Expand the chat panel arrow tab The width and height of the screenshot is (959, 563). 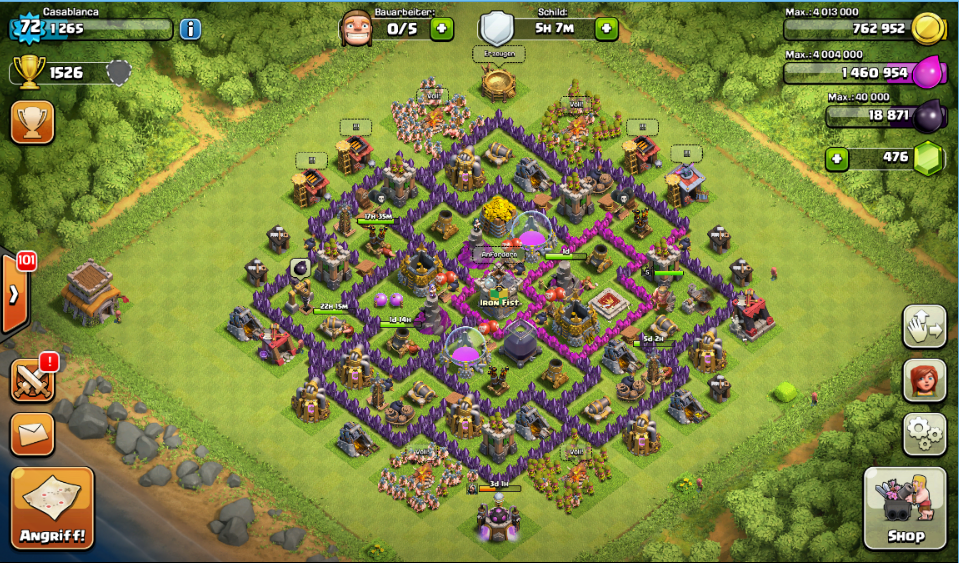[x=15, y=295]
